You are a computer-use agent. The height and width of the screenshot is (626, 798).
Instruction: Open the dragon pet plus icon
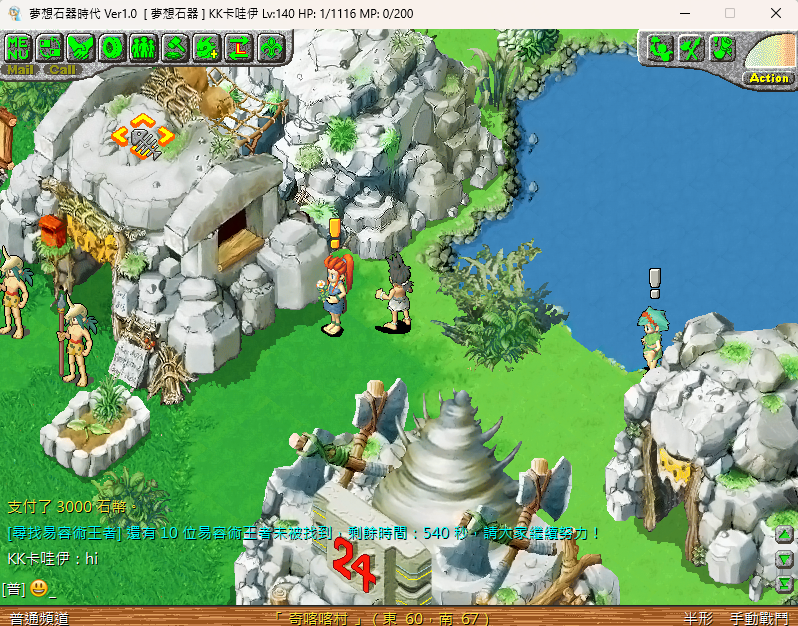click(x=207, y=47)
